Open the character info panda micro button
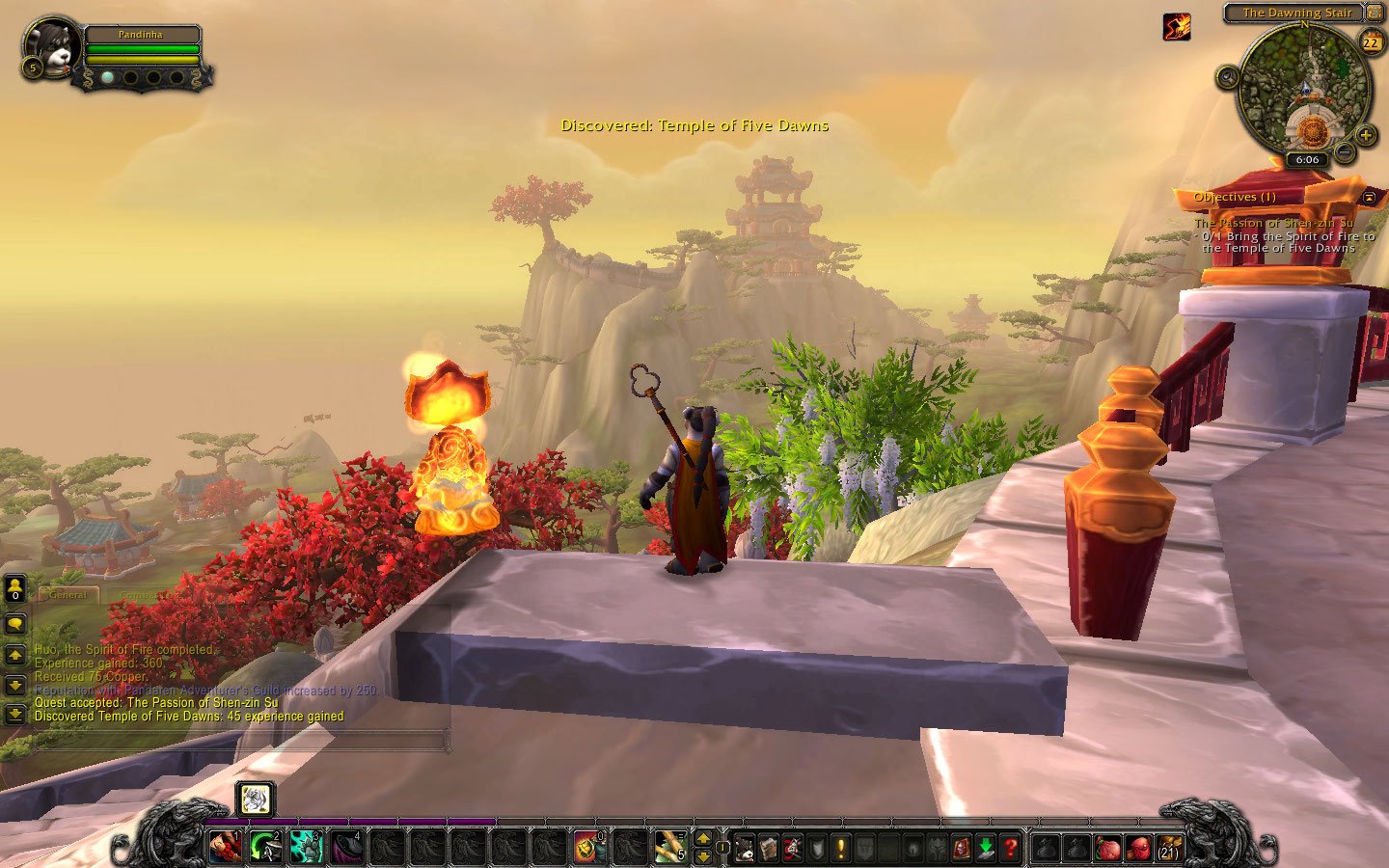 pyautogui.click(x=745, y=849)
